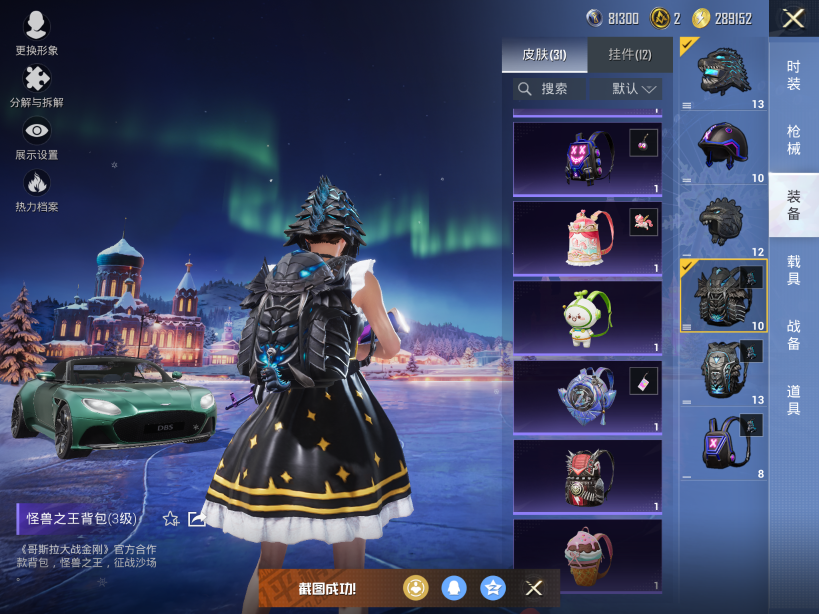Select the 枪械 firearms category

[793, 140]
